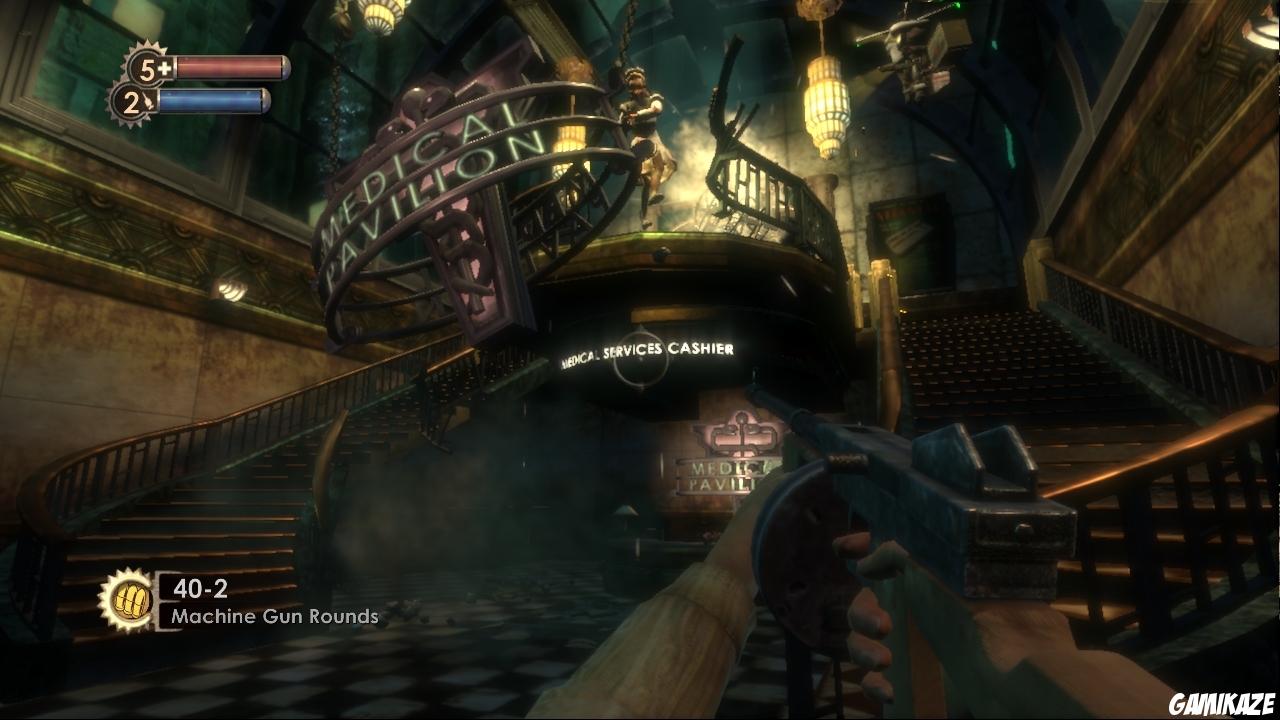Click the ammo count reading 40-2

point(199,589)
